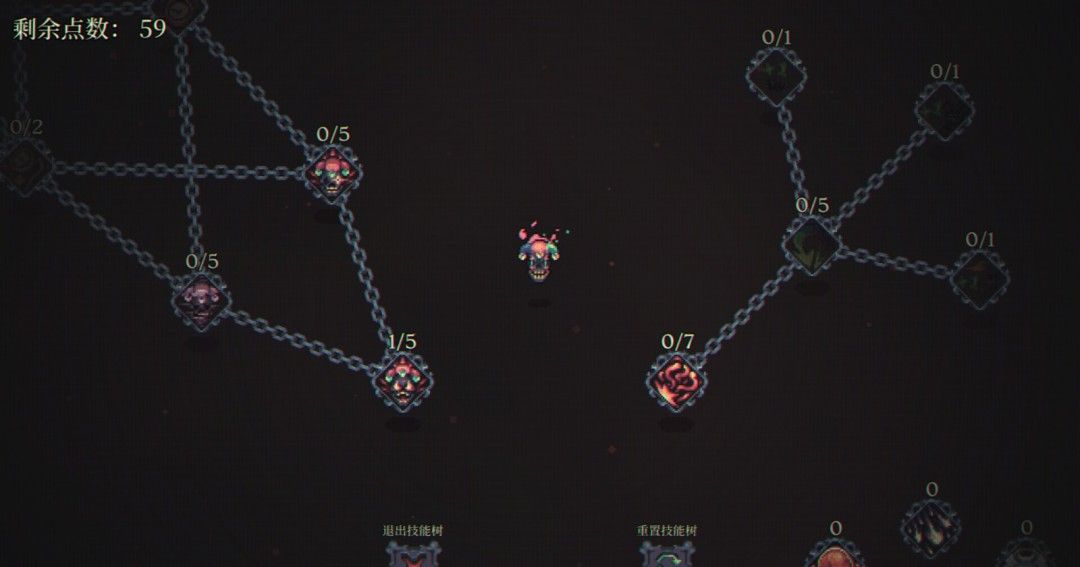Select the red swirl 0/7 skill node
This screenshot has width=1080, height=567.
677,380
